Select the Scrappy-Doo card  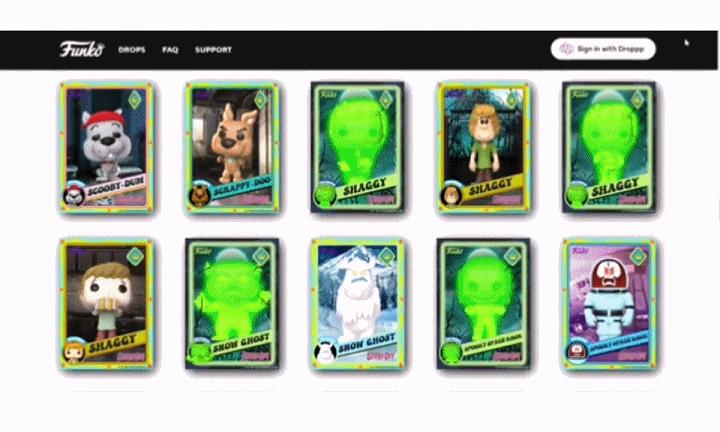click(230, 148)
